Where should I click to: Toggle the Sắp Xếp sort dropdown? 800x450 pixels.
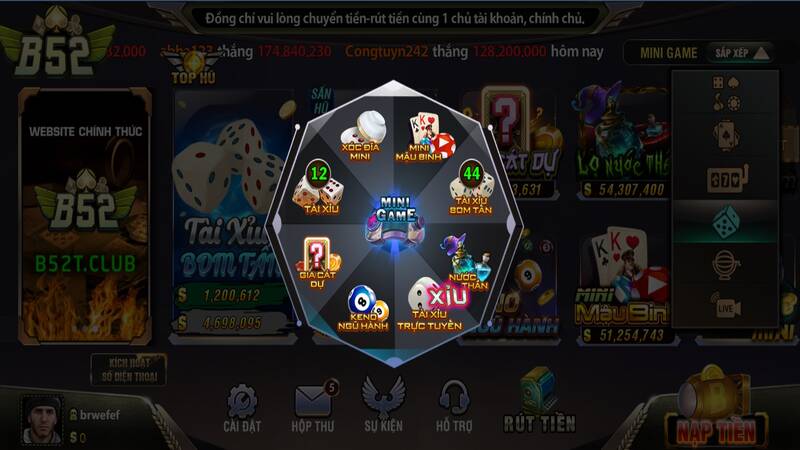[741, 53]
